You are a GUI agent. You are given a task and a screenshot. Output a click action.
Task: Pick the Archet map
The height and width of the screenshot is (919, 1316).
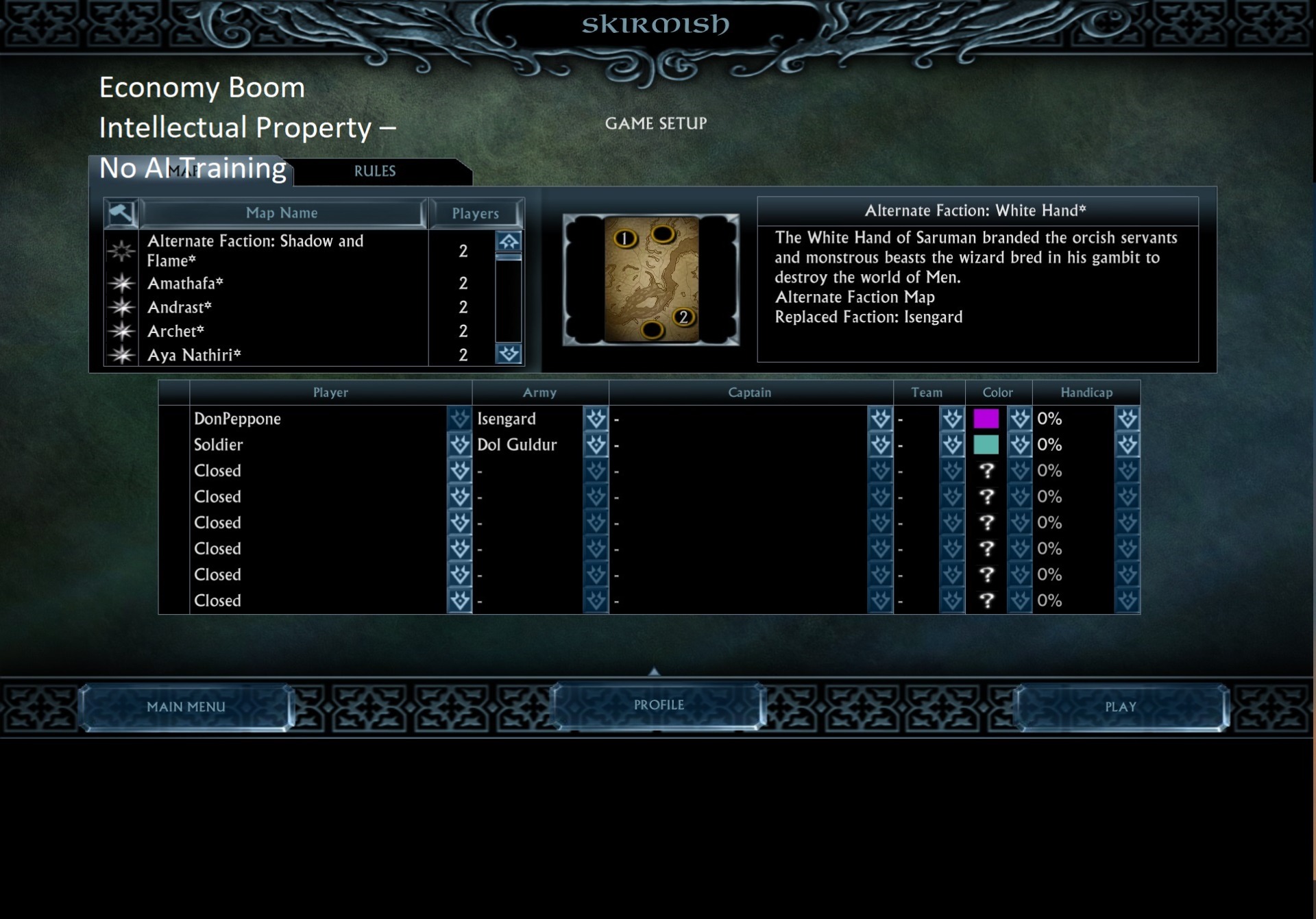tap(175, 331)
